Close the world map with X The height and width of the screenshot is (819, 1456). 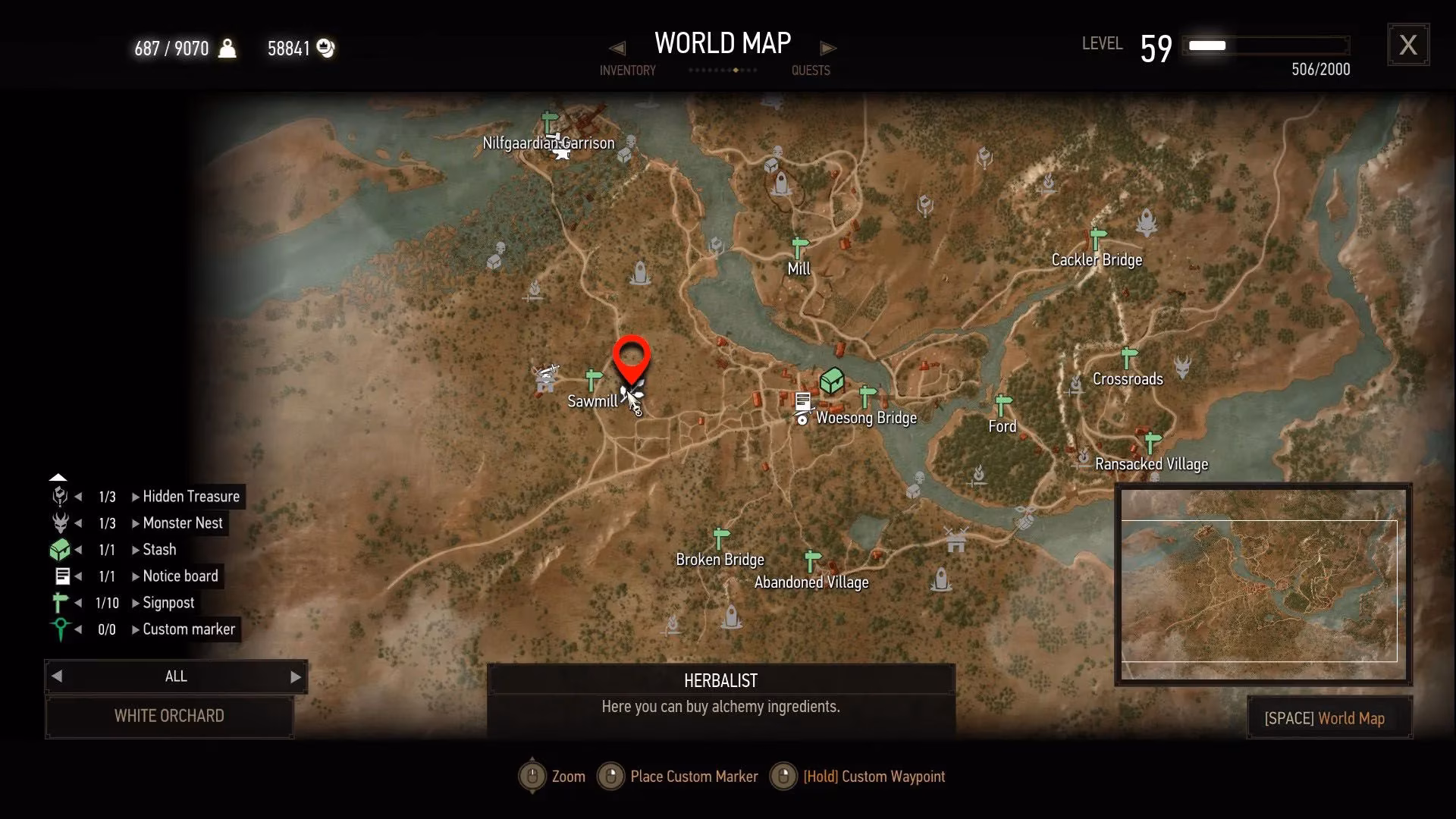click(x=1407, y=45)
